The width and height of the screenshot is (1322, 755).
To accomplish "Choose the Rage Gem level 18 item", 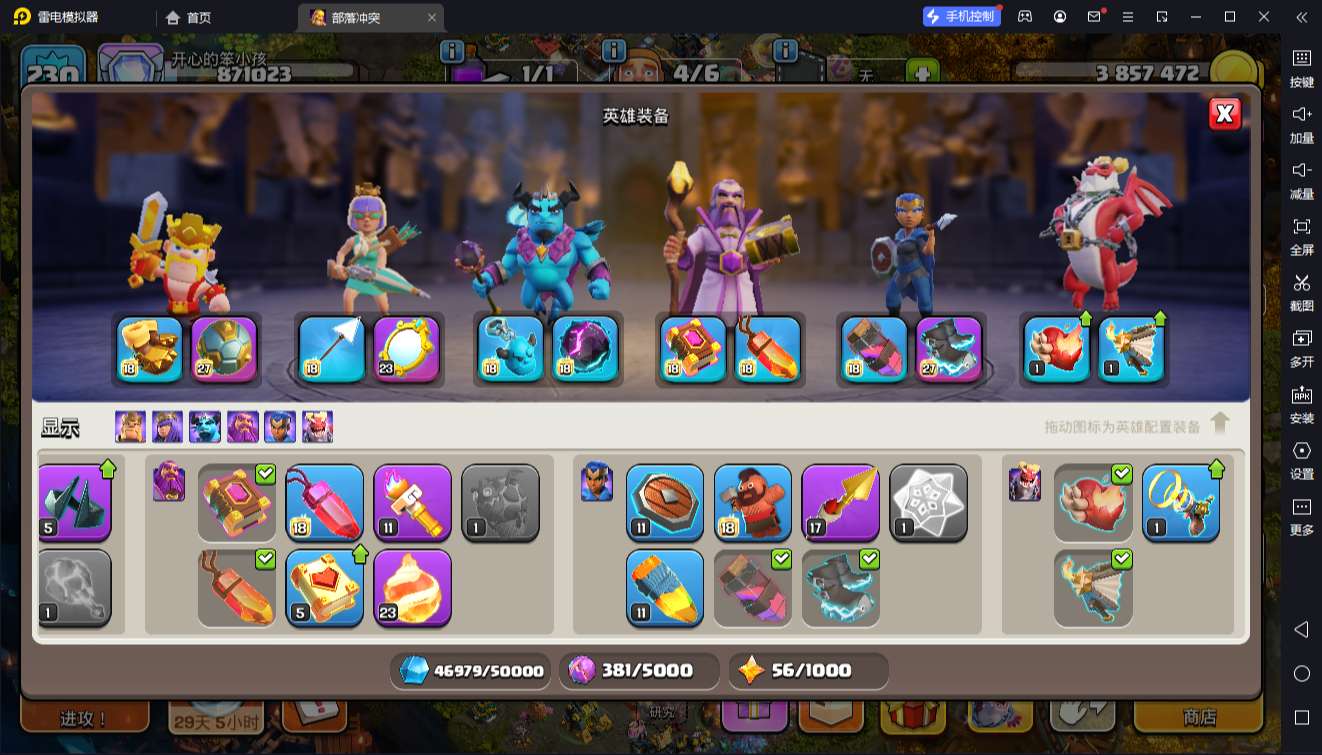I will coord(325,502).
